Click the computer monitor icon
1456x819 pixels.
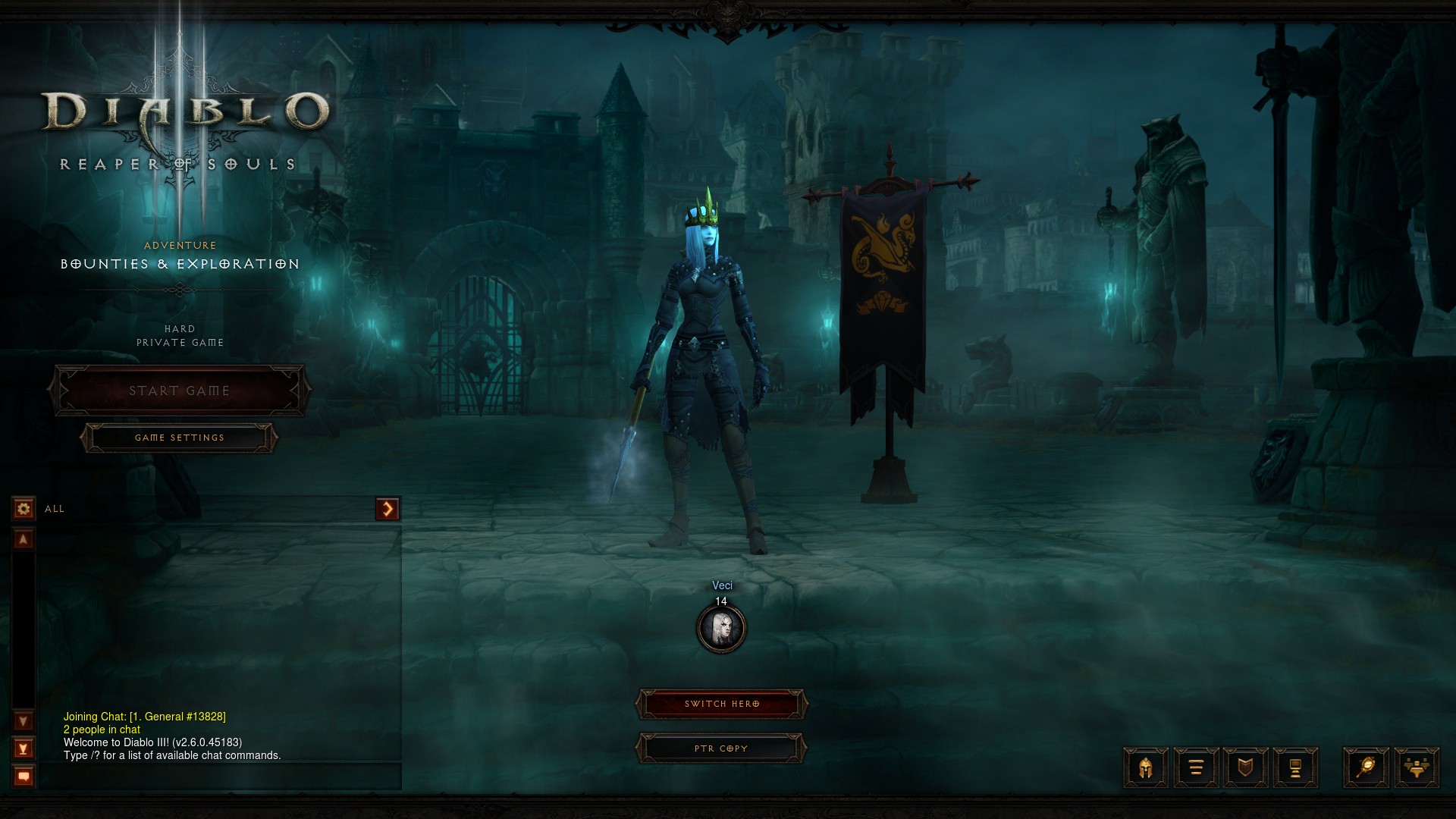(x=1295, y=767)
